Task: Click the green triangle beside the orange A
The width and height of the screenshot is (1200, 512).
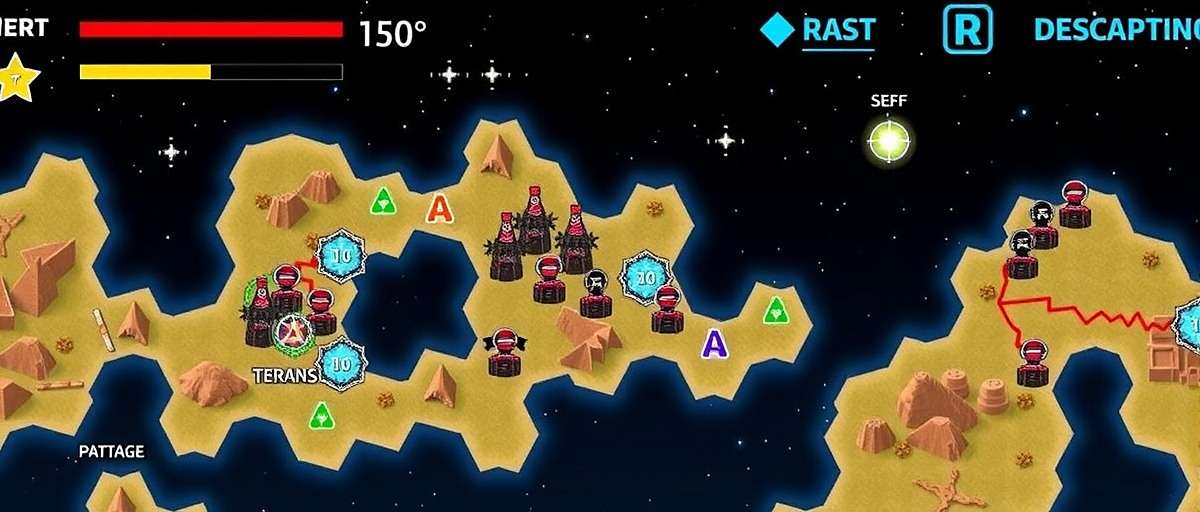Action: click(383, 201)
